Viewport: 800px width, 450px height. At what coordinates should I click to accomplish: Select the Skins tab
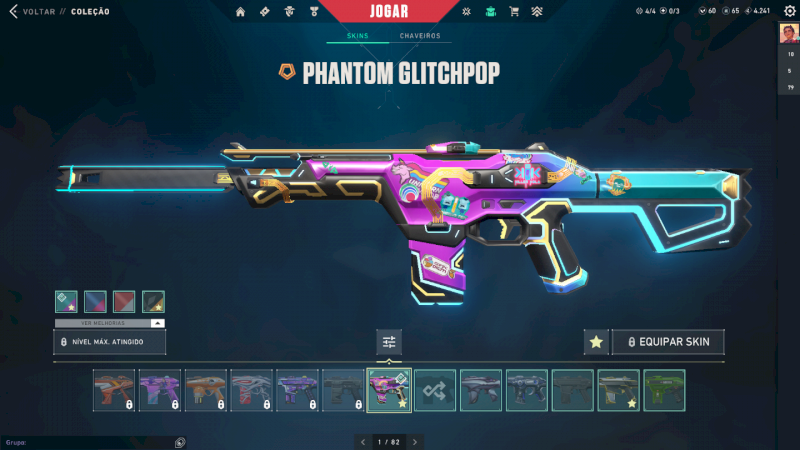point(358,36)
